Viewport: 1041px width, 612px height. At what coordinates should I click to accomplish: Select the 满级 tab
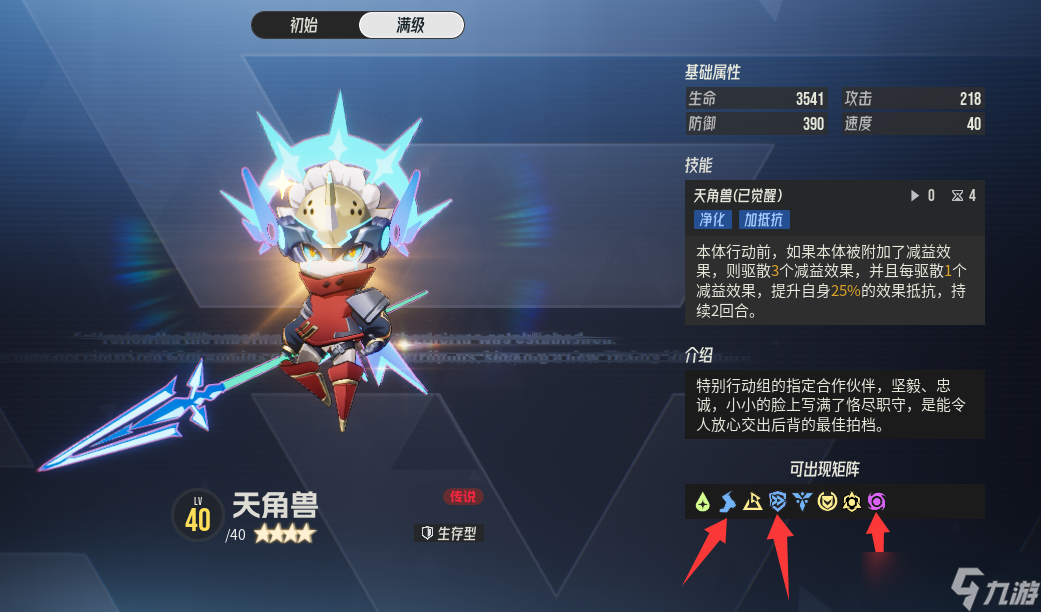pyautogui.click(x=411, y=25)
